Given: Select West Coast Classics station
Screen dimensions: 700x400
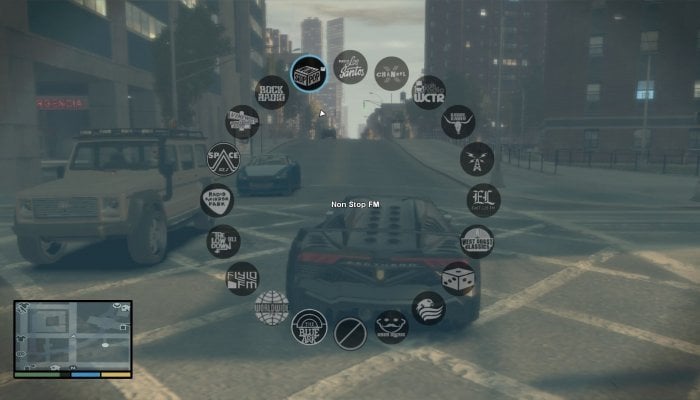Looking at the screenshot, I should 476,241.
